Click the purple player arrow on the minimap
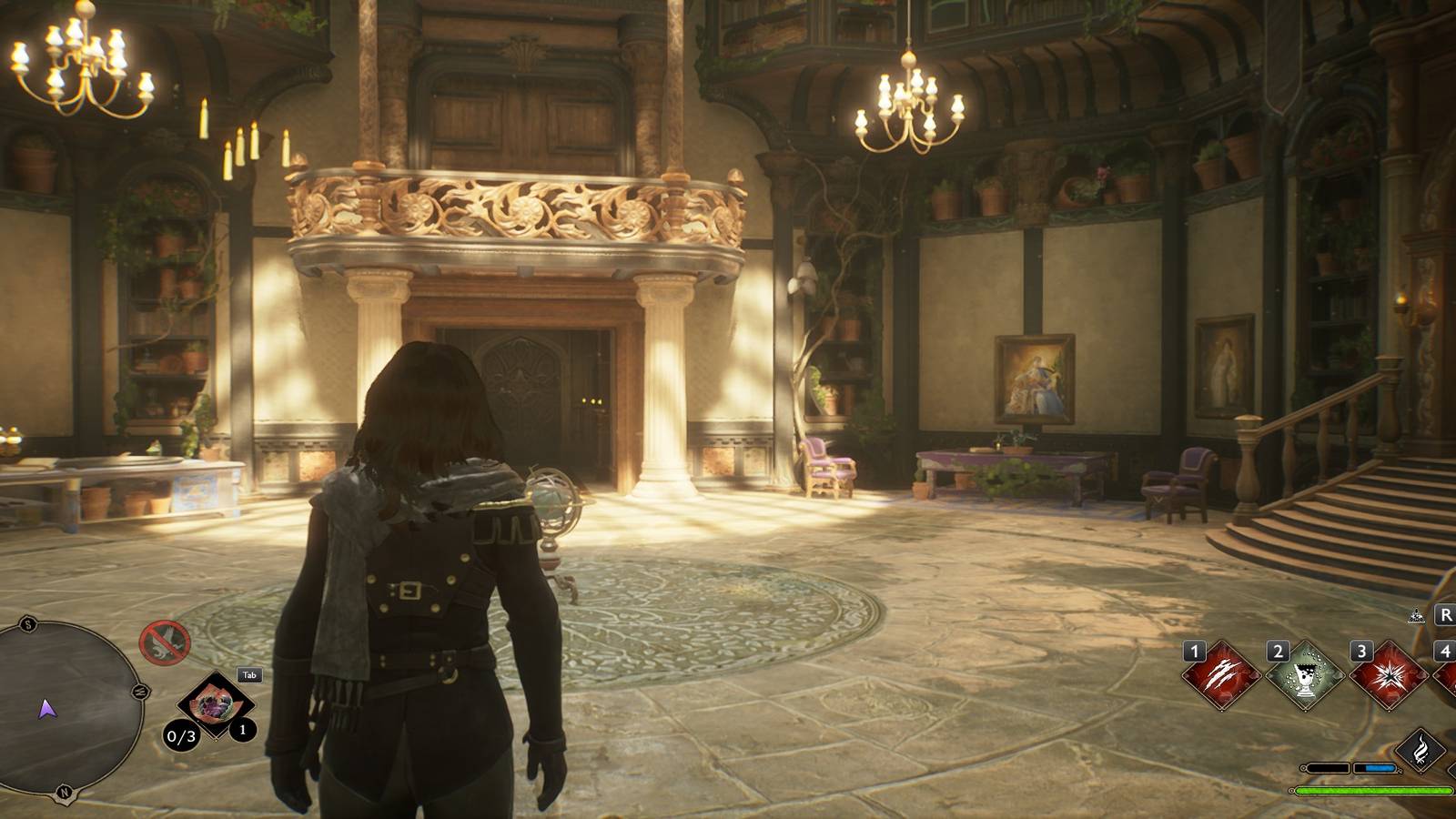The image size is (1456, 819). coord(48,711)
